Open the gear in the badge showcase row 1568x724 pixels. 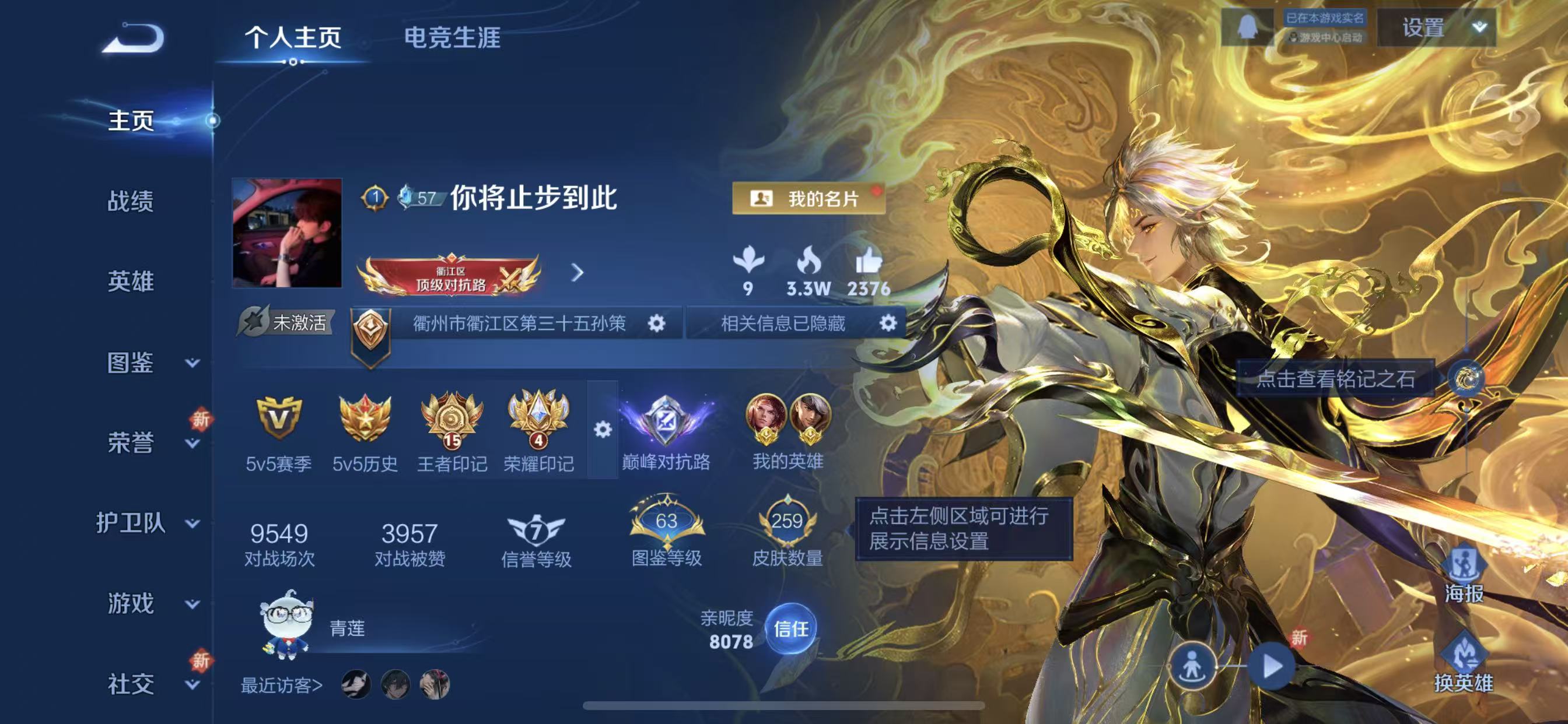click(602, 430)
